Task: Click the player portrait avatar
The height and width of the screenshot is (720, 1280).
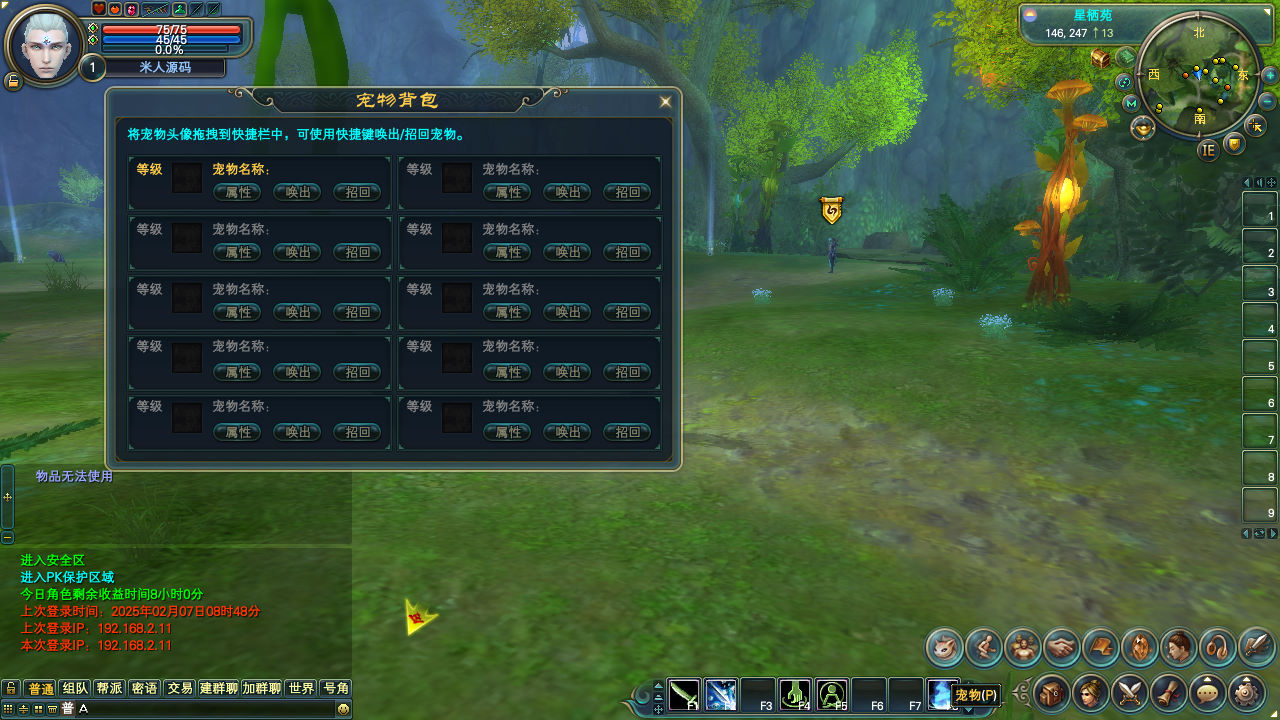Action: pos(44,45)
